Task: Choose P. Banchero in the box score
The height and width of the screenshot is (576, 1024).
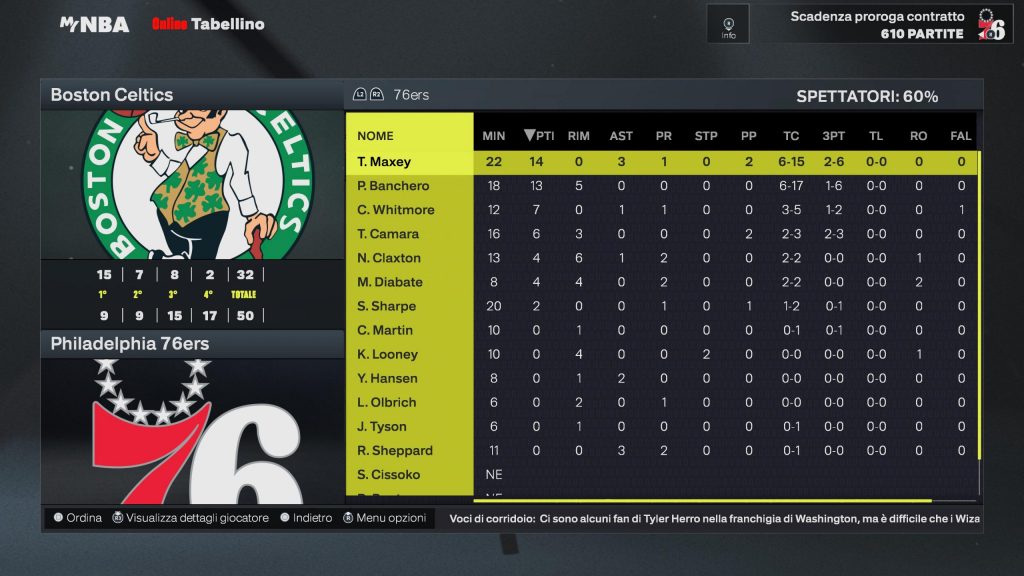Action: click(393, 186)
